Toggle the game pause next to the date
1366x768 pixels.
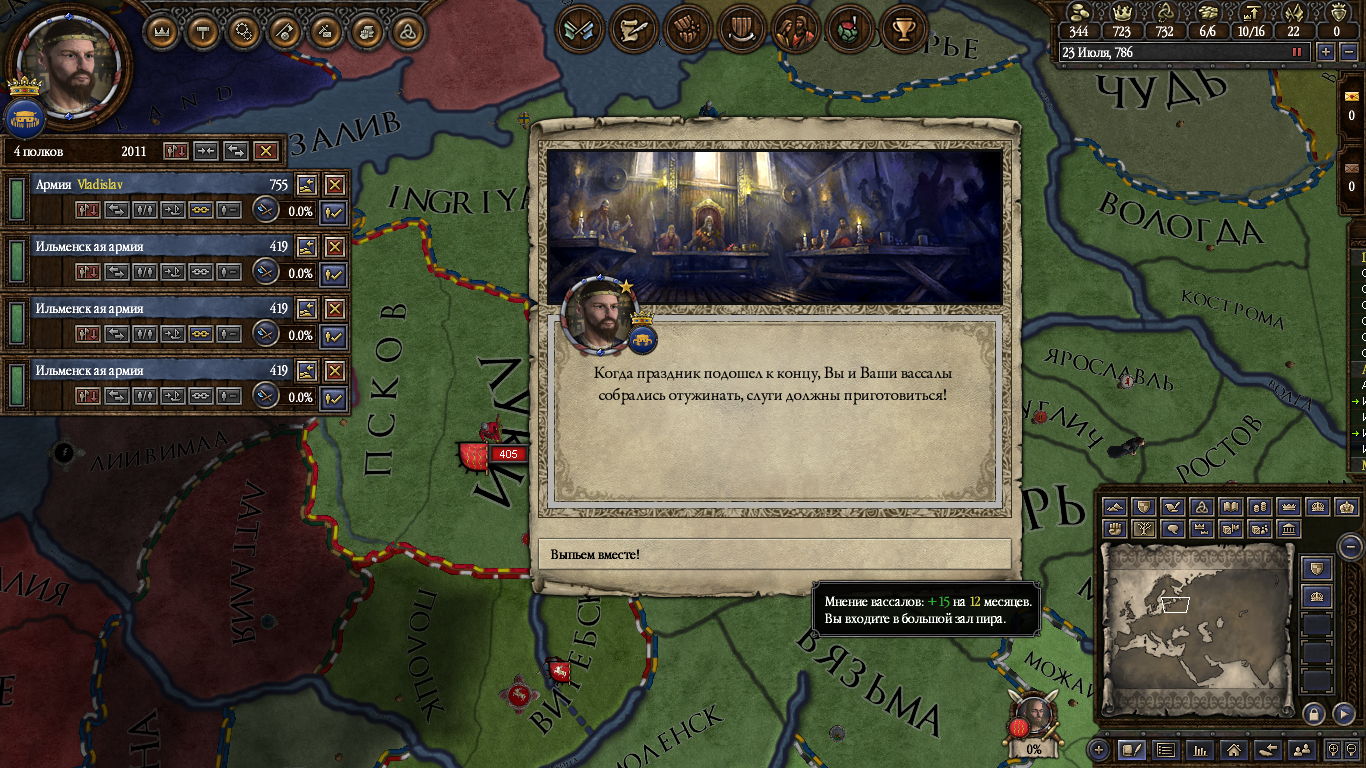[x=1298, y=52]
